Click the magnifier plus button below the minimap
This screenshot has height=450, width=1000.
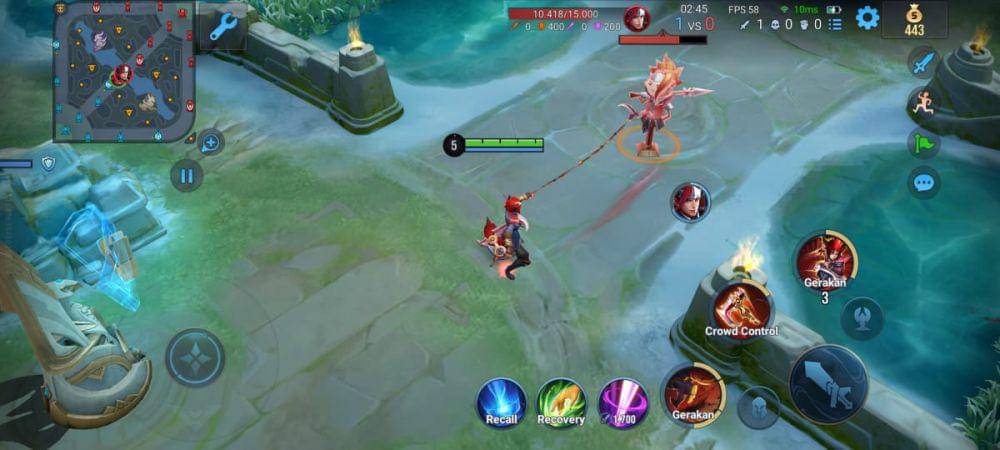210,142
